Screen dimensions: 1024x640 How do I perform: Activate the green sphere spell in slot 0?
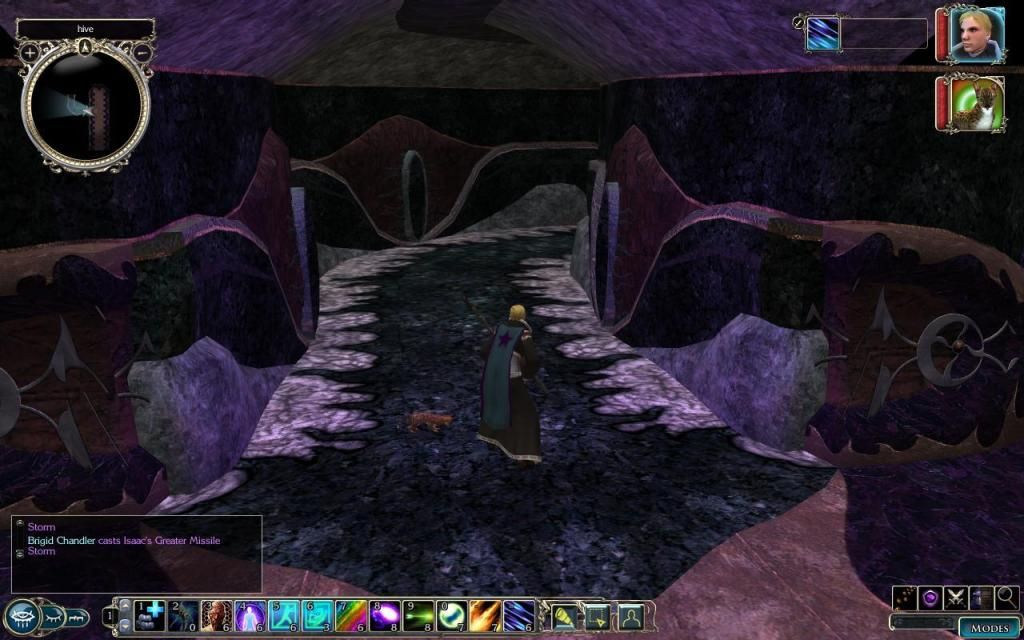(453, 614)
